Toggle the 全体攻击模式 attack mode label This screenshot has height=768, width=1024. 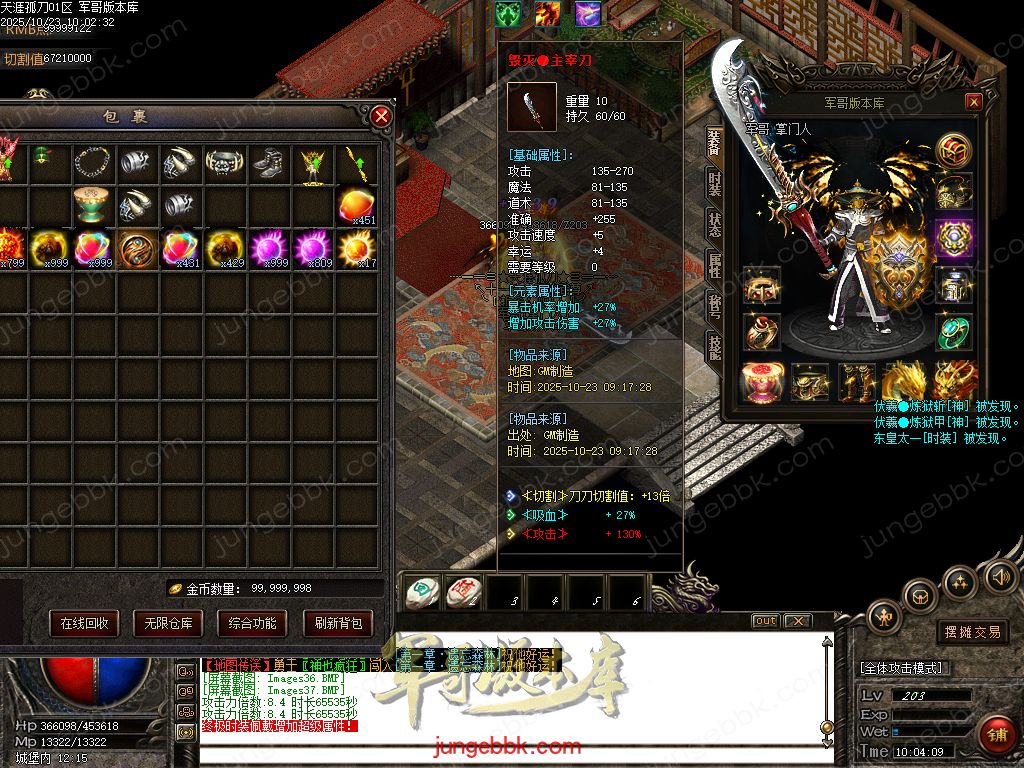(906, 668)
